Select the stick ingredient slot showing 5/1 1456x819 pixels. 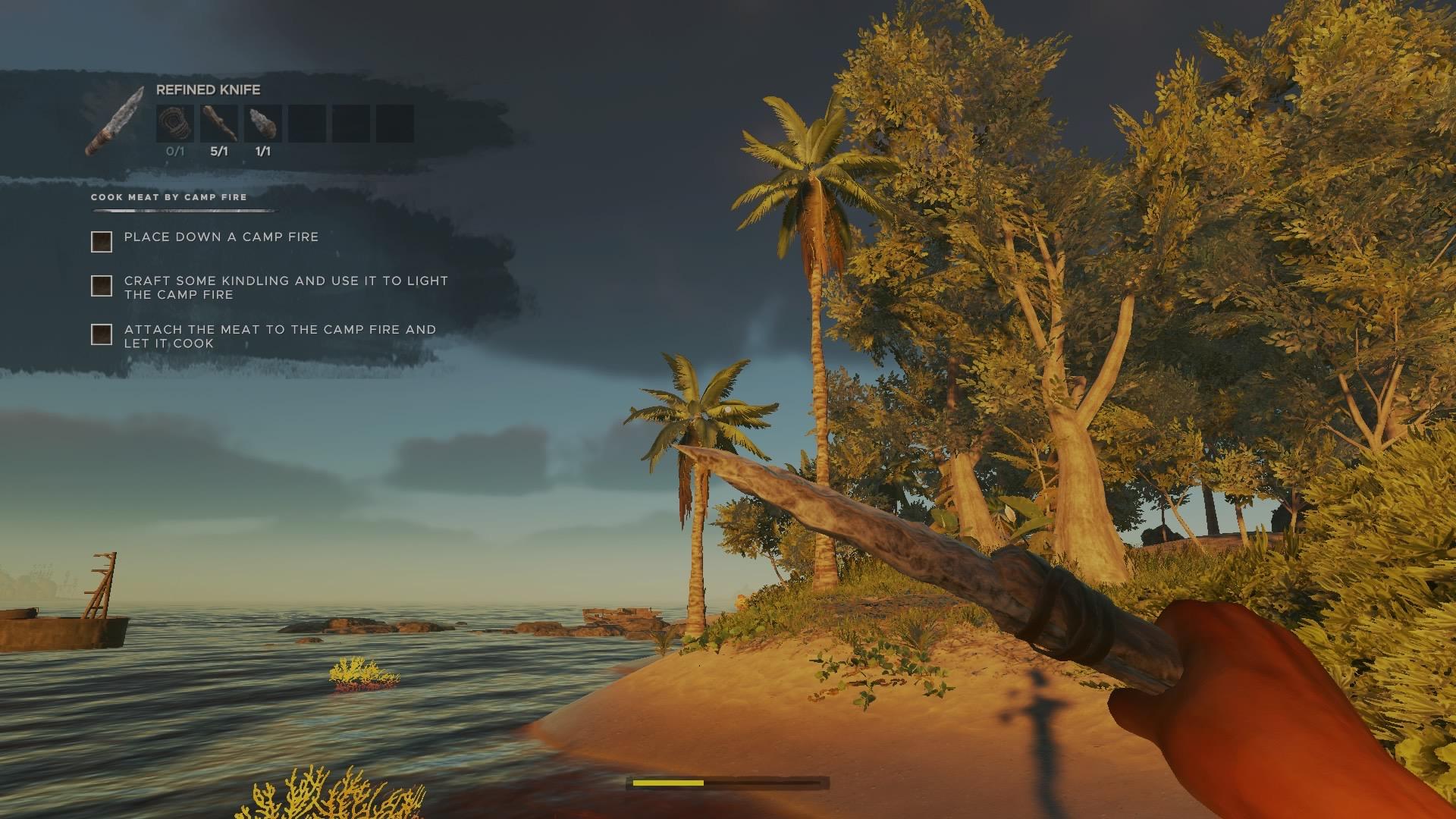tap(219, 124)
